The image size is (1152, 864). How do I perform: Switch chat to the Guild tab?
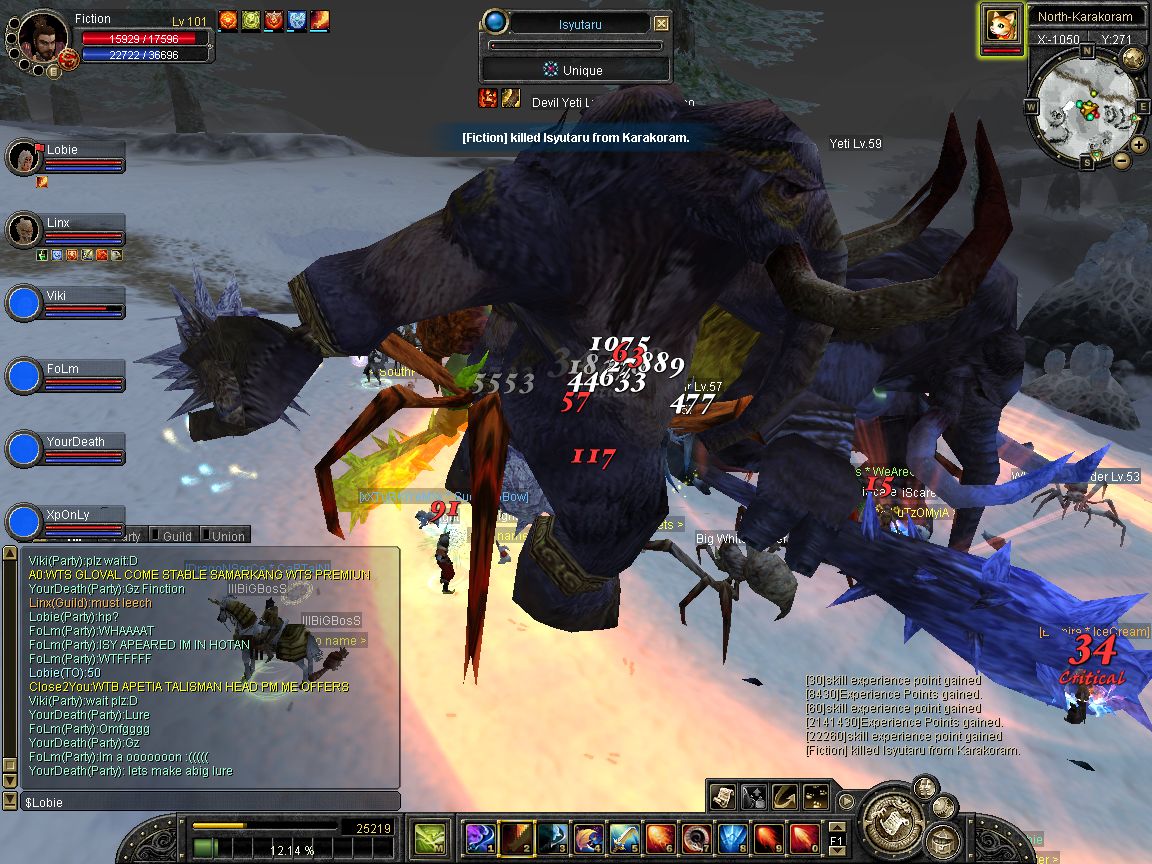[176, 536]
